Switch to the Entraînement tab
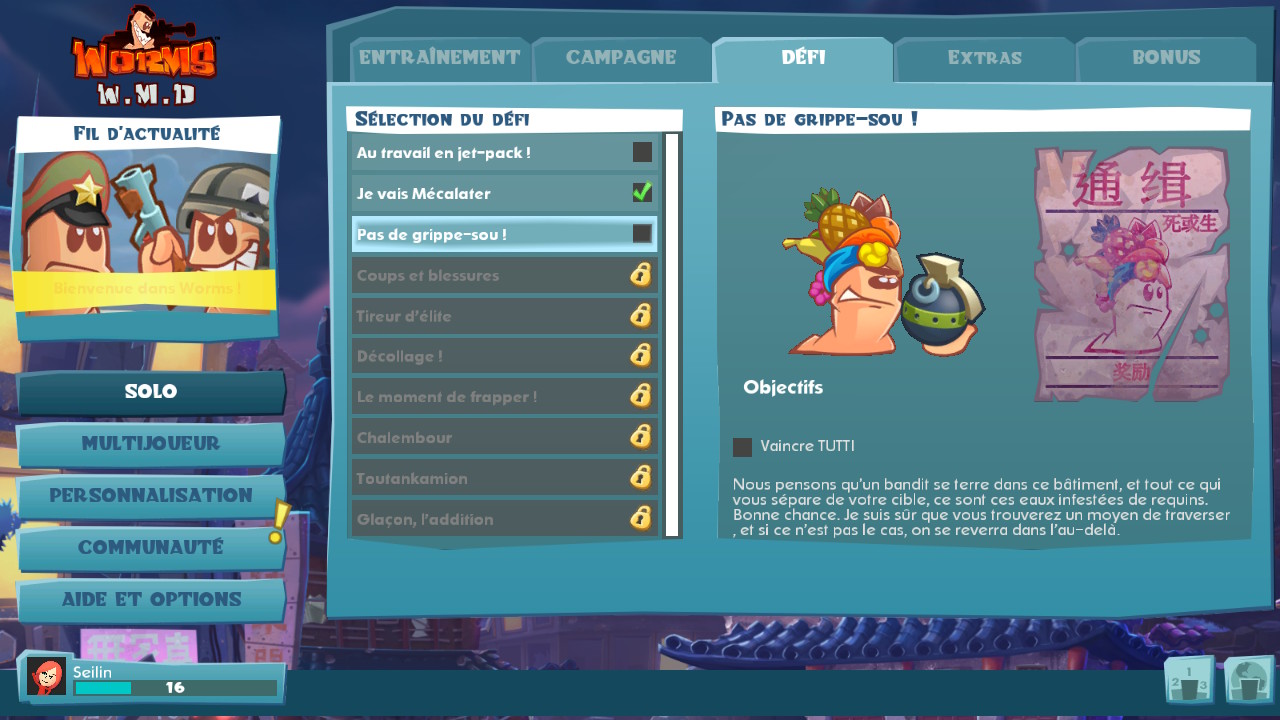The height and width of the screenshot is (720, 1280). [439, 58]
